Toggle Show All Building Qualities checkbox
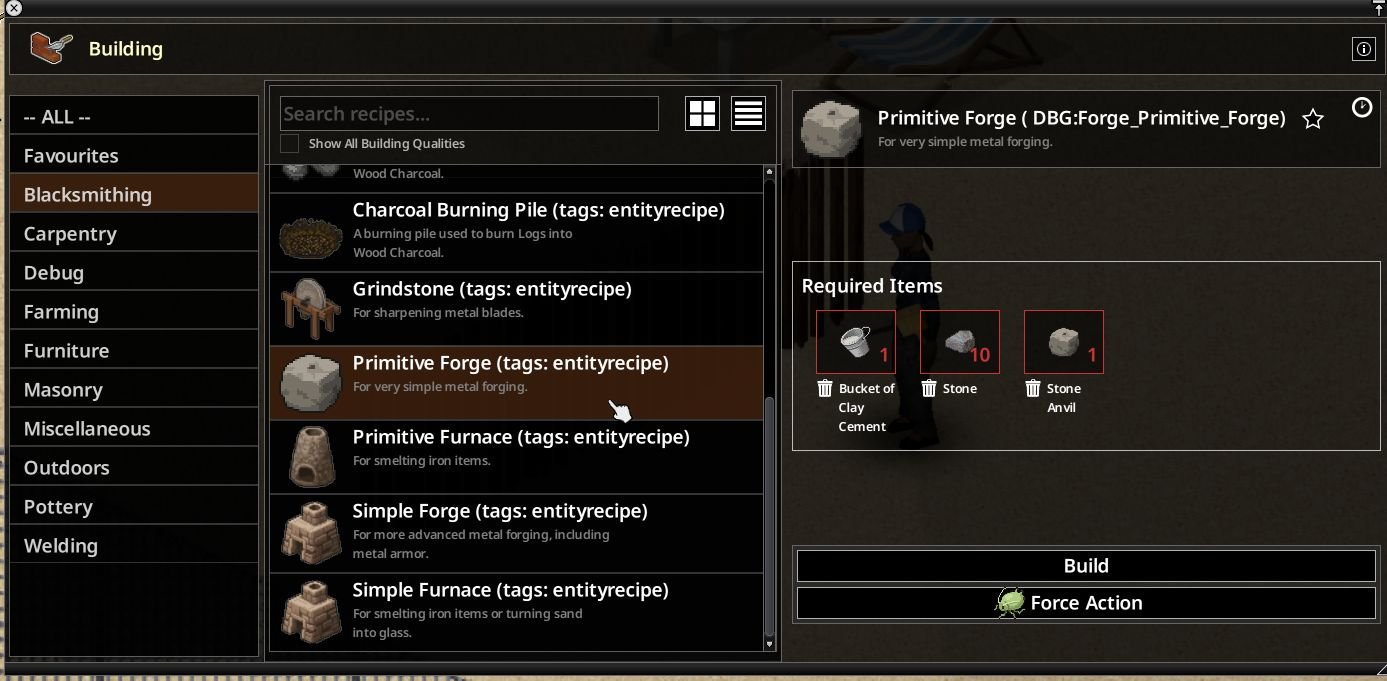 [x=290, y=144]
